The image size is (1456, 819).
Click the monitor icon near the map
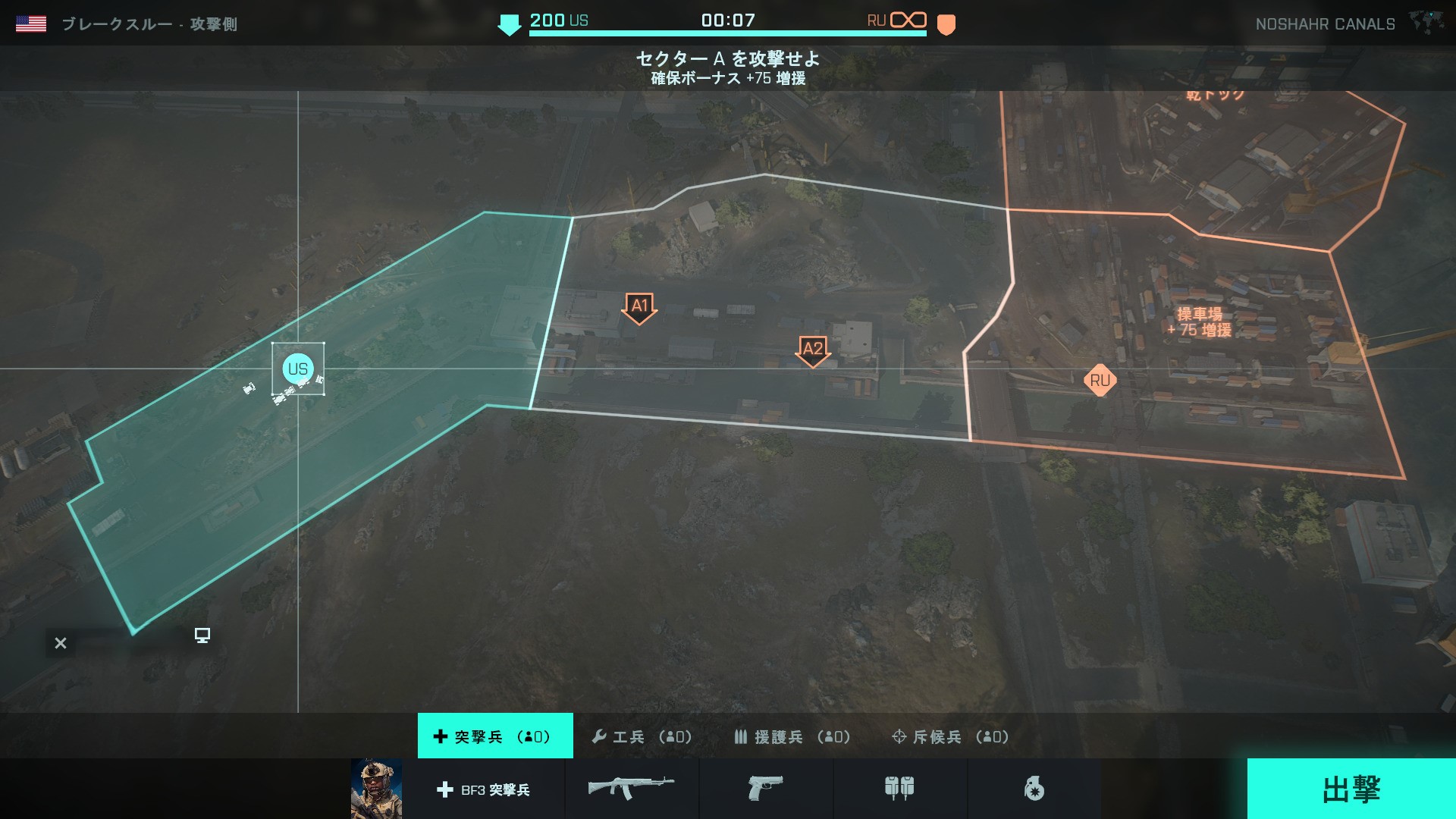point(202,635)
